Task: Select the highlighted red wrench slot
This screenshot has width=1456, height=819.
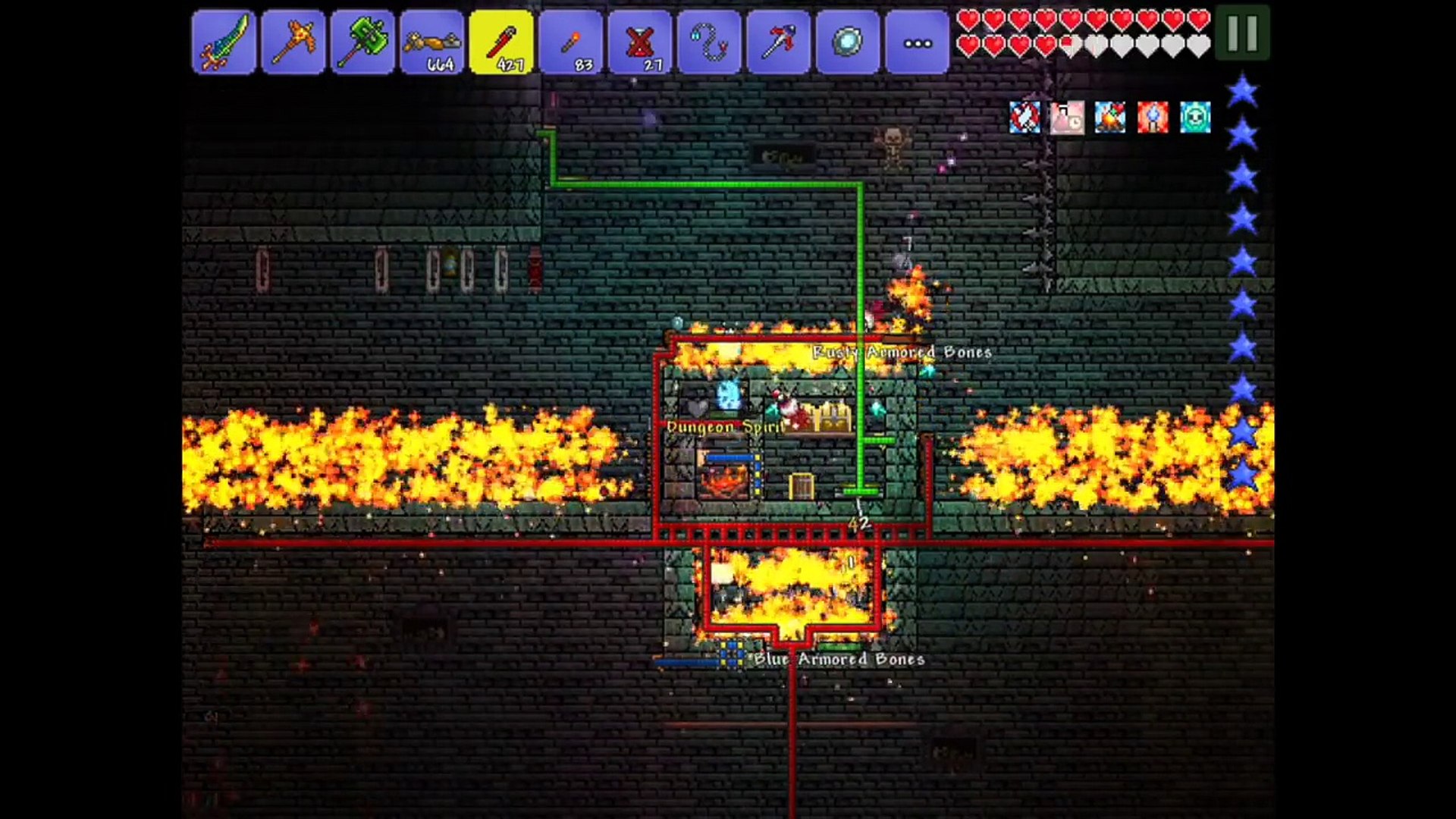Action: pos(501,42)
